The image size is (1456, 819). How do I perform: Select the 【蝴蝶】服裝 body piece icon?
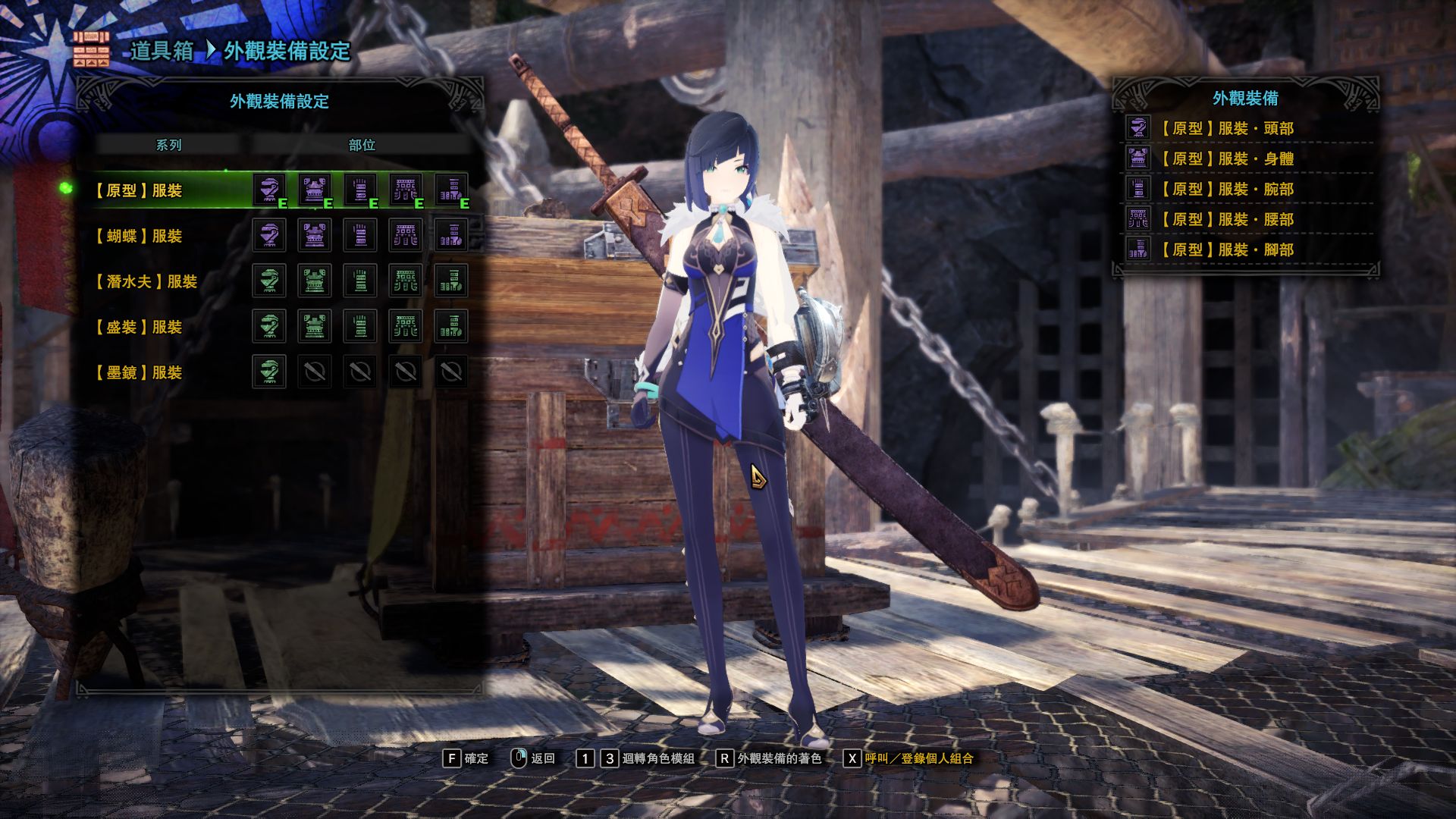pyautogui.click(x=315, y=235)
